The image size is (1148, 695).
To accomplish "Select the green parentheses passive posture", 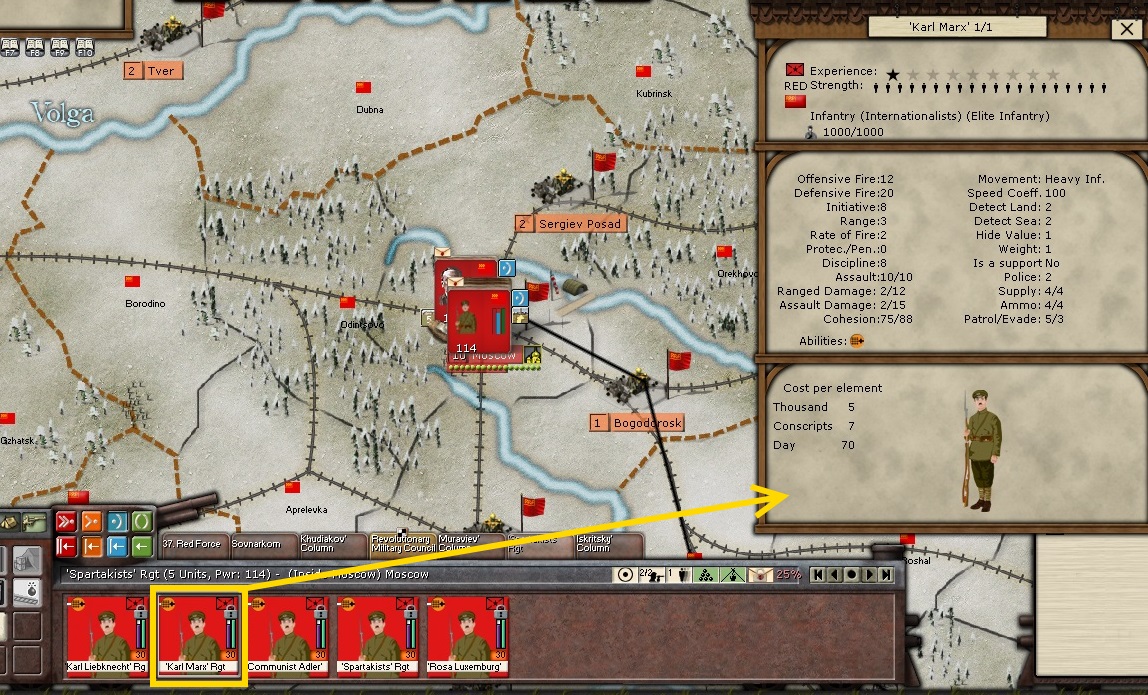I will 142,521.
